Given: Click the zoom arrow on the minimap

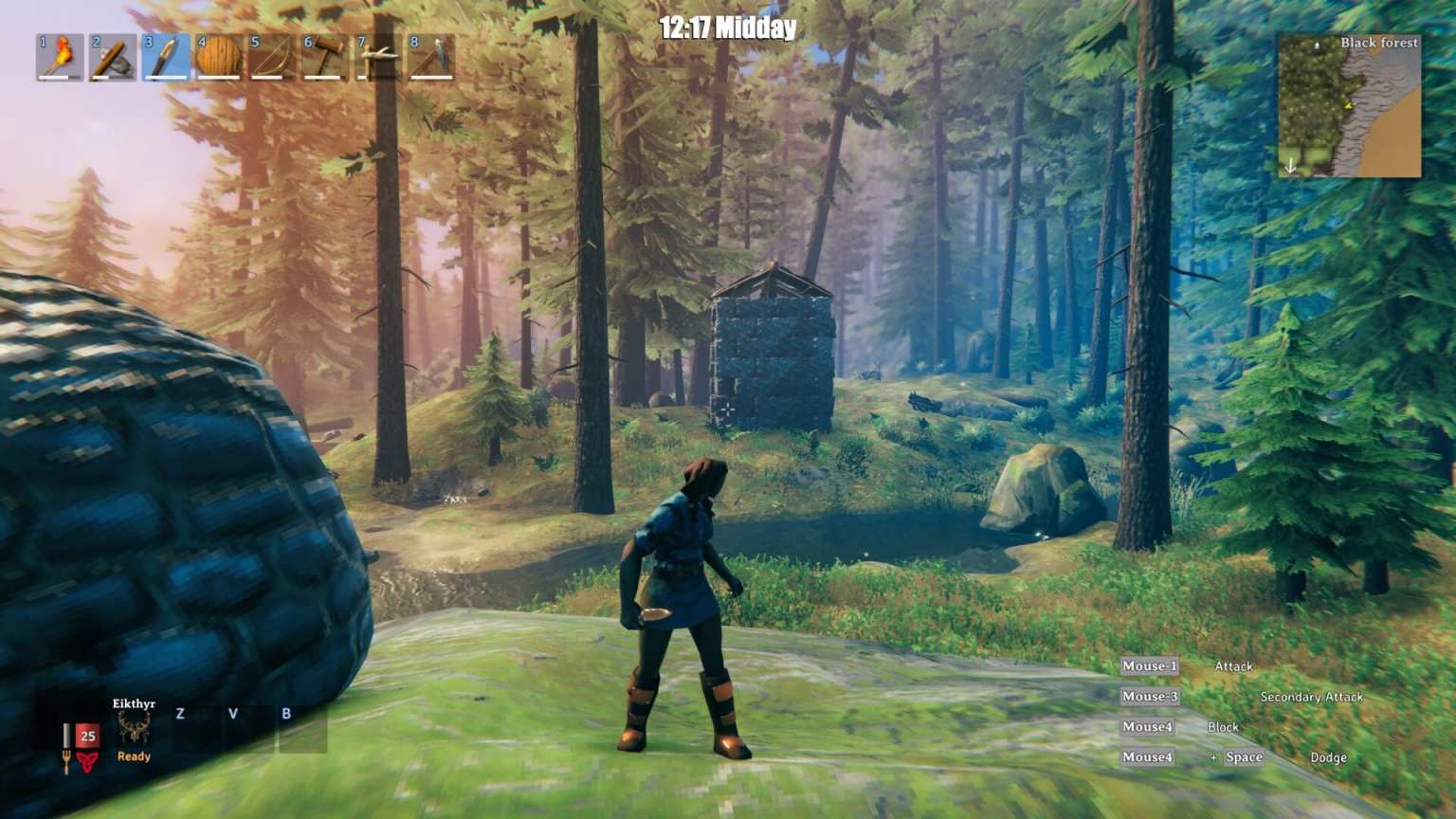Looking at the screenshot, I should (1291, 163).
